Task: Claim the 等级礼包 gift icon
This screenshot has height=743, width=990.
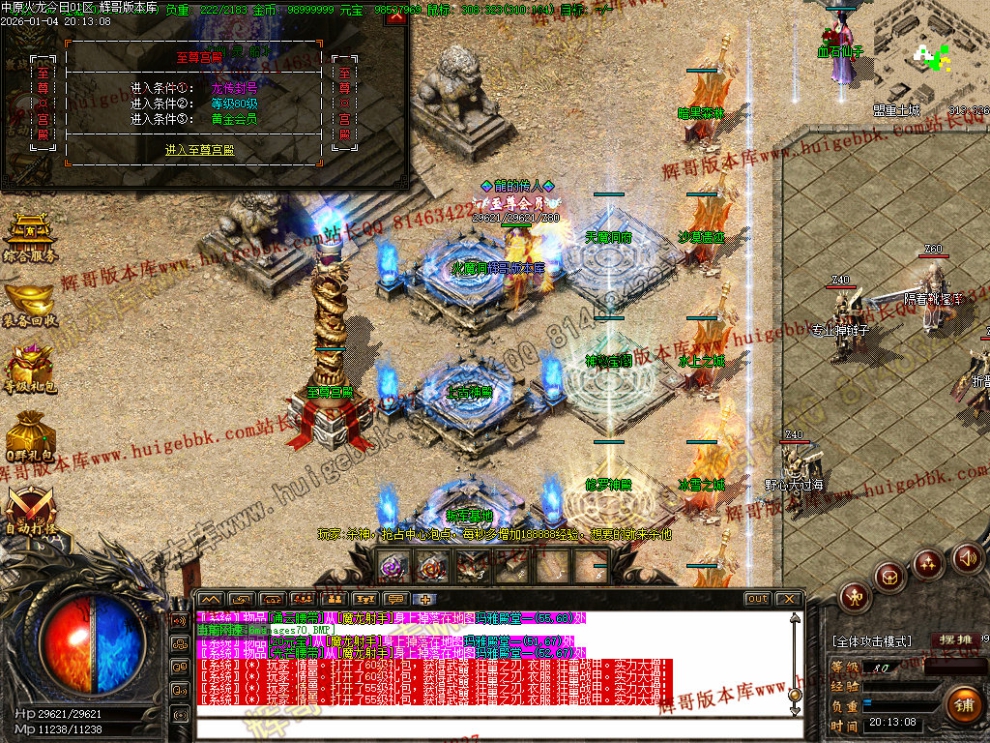Action: [30, 370]
